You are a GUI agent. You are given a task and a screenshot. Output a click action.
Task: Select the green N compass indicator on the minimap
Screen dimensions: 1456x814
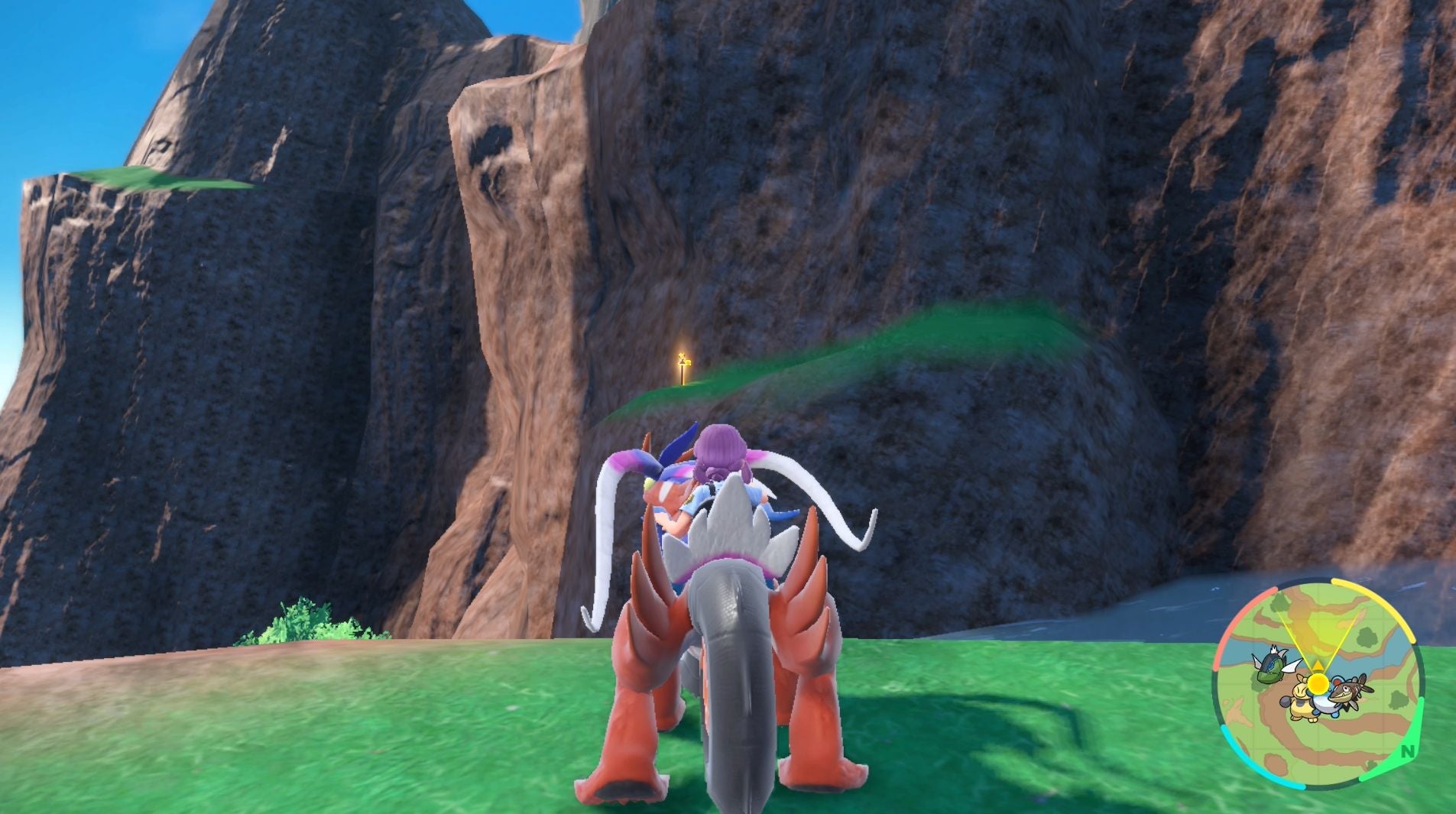(1406, 751)
